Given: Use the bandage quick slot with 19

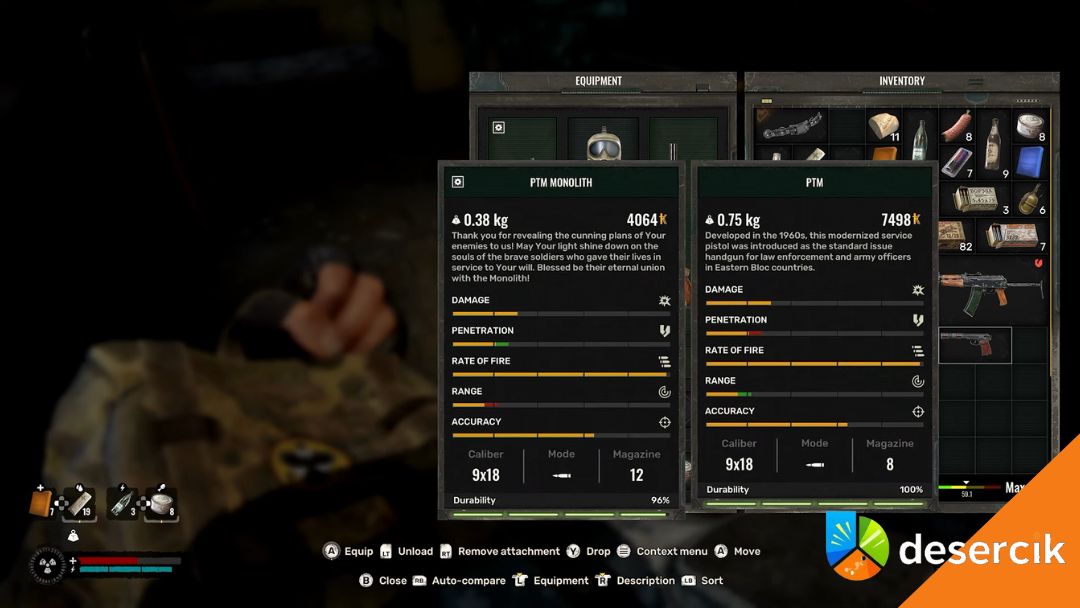Looking at the screenshot, I should pos(78,503).
